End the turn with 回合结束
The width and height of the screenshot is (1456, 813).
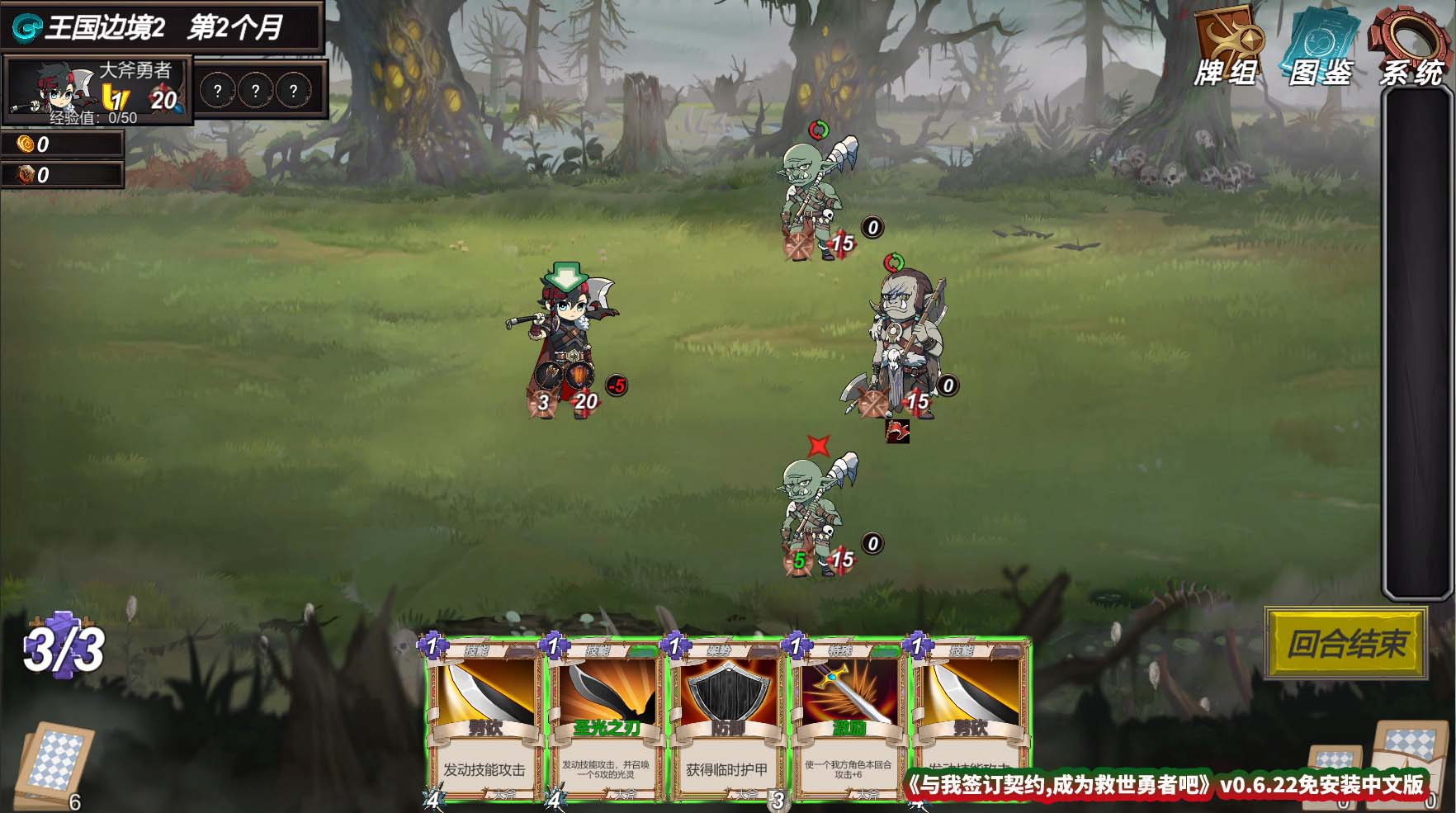pos(1346,643)
